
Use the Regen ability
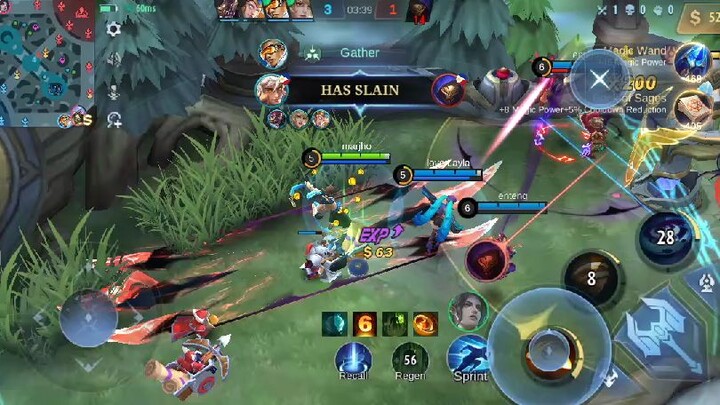point(410,360)
